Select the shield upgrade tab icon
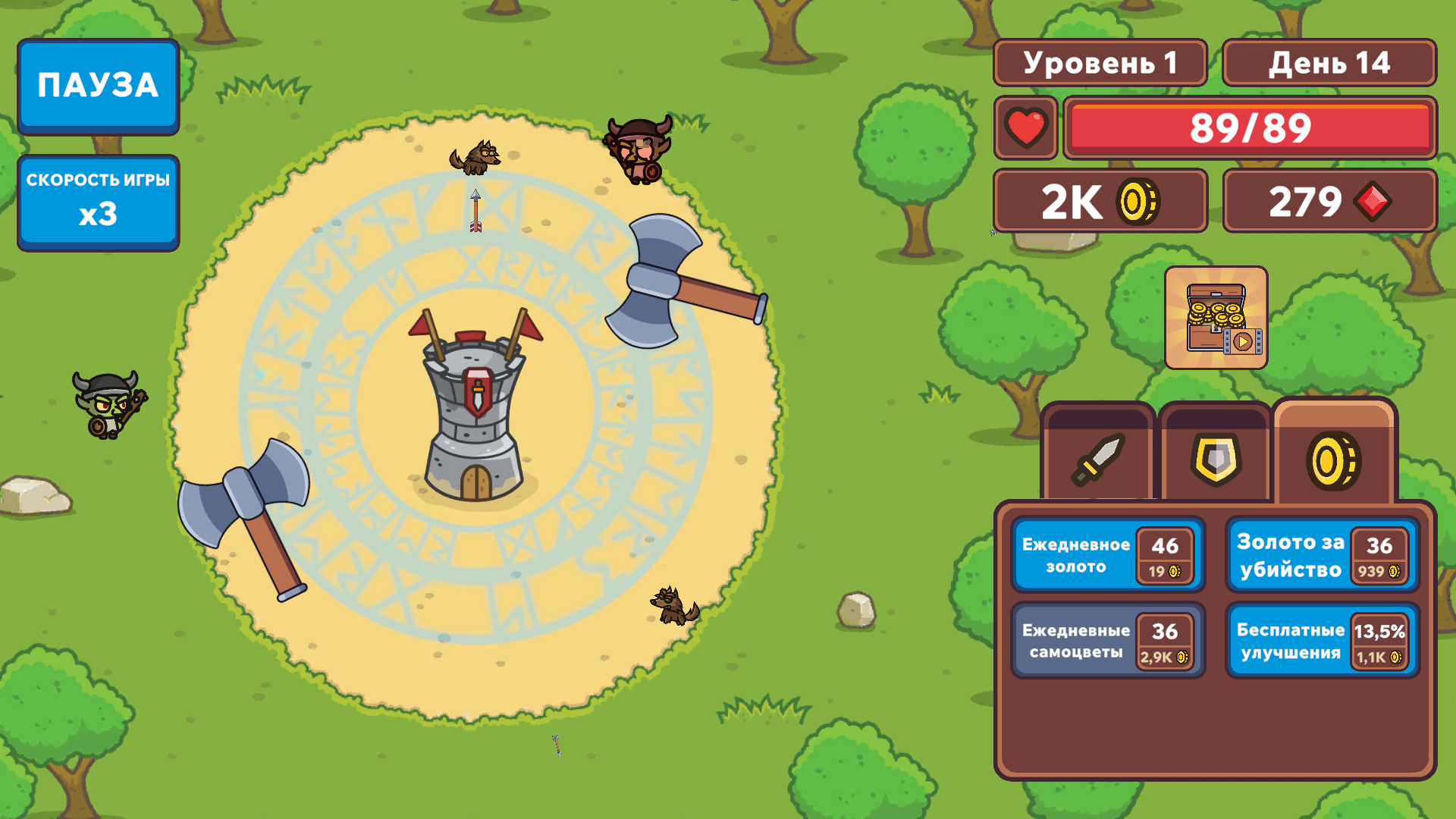Viewport: 1456px width, 819px height. pyautogui.click(x=1216, y=457)
